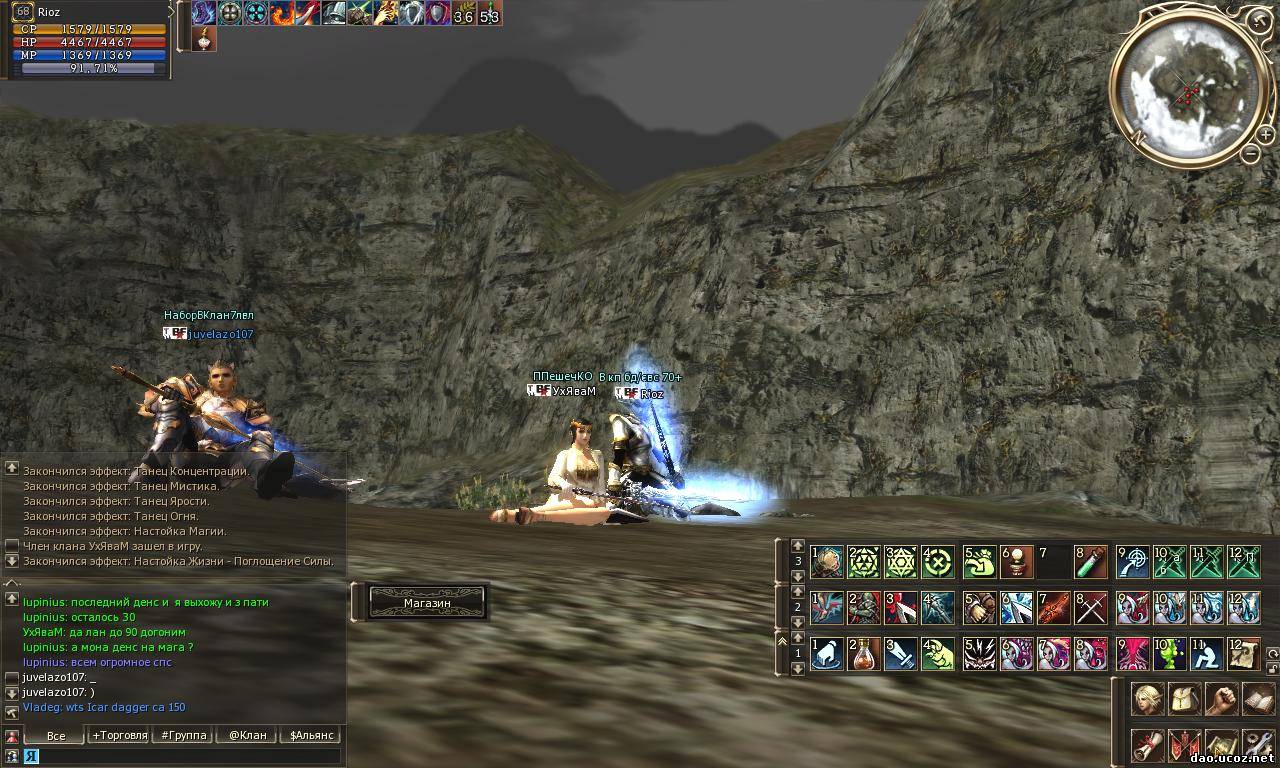This screenshot has width=1280, height=768.
Task: Focus the chat message input field
Action: point(185,756)
